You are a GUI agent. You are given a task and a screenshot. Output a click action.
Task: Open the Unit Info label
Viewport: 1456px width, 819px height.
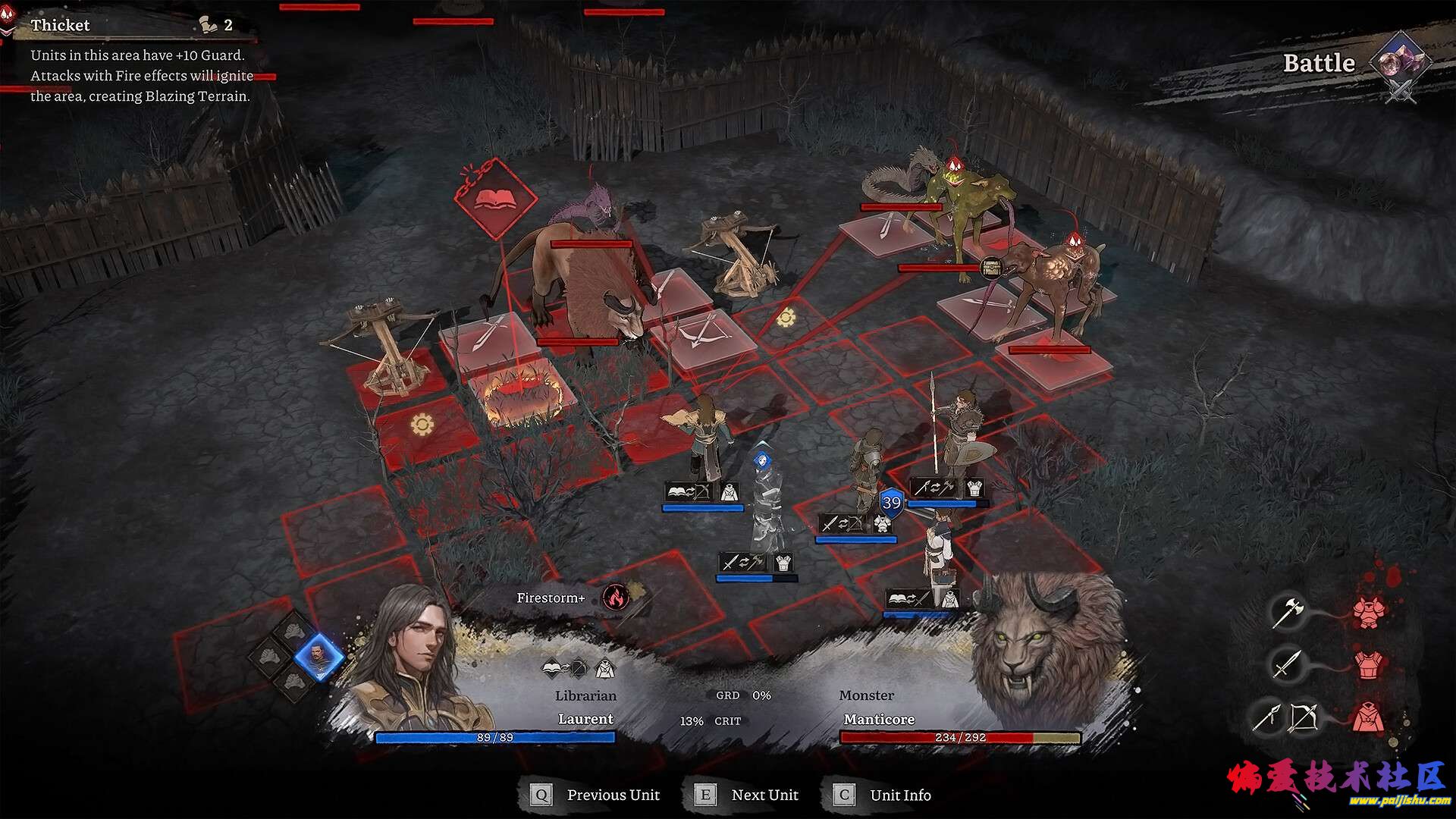tap(900, 795)
